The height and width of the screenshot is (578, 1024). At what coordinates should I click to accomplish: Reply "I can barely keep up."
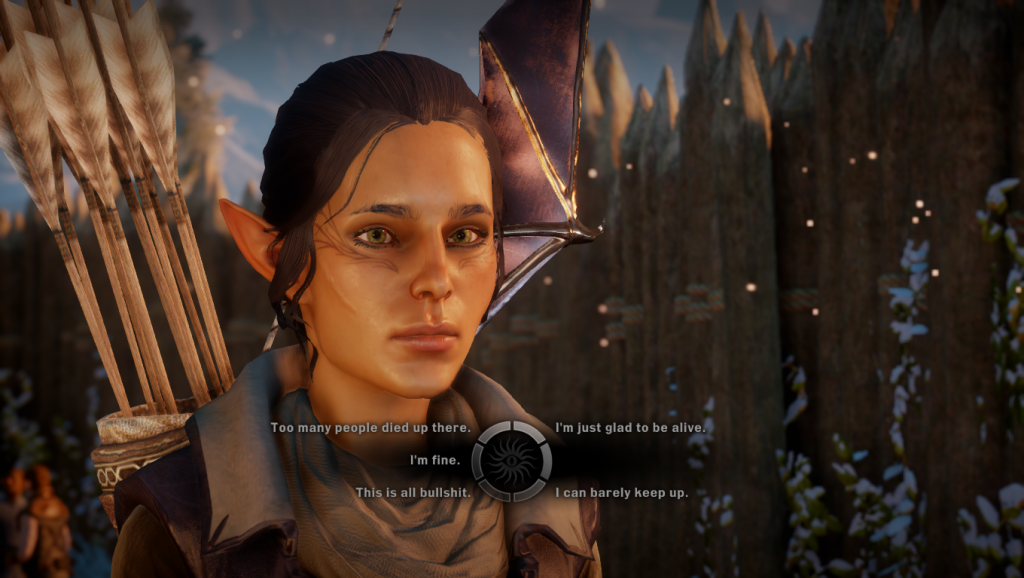click(x=621, y=493)
